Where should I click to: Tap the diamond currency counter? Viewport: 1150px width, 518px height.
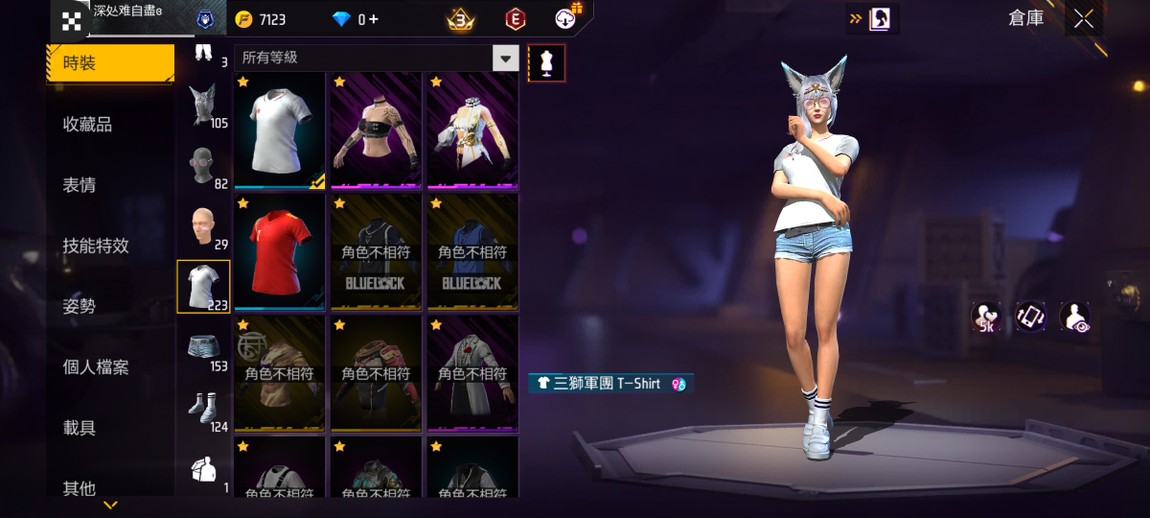[x=356, y=19]
